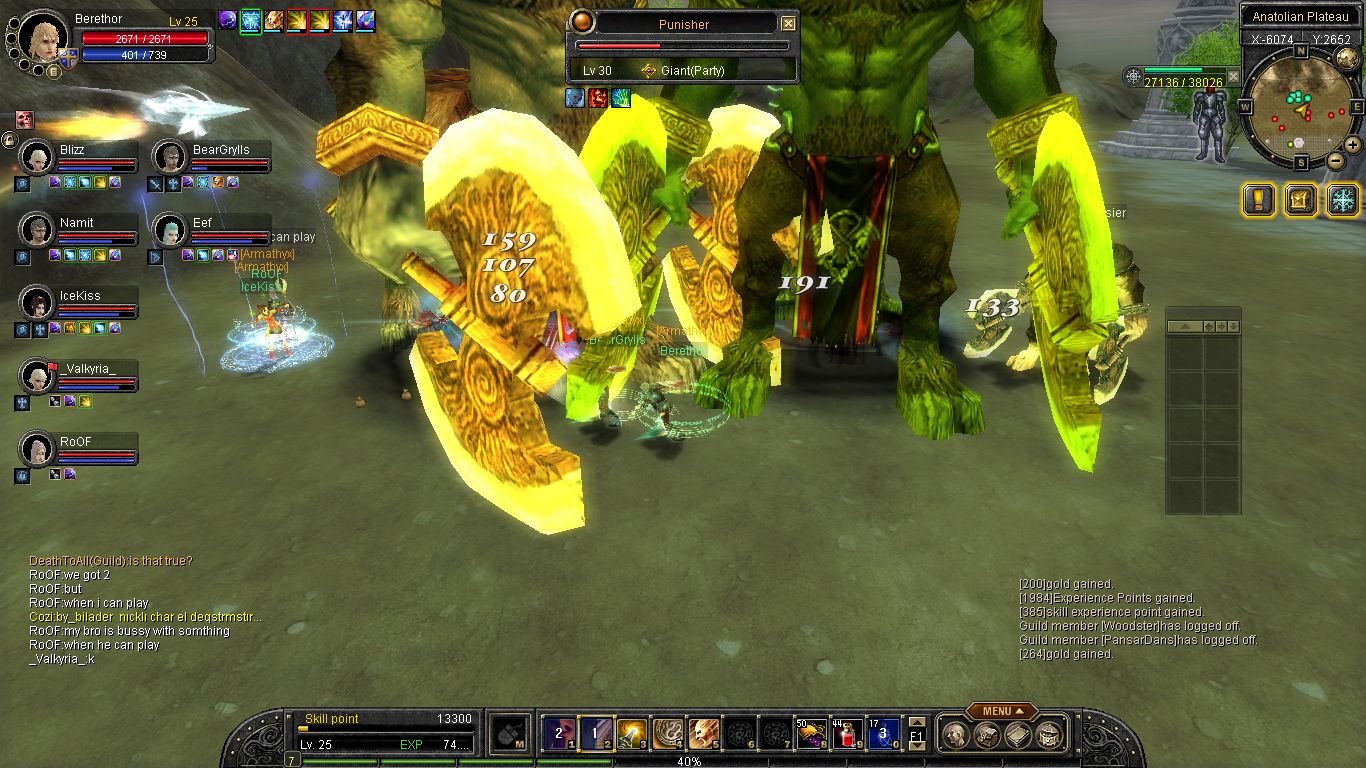Click the snowflake event button

(x=1343, y=199)
